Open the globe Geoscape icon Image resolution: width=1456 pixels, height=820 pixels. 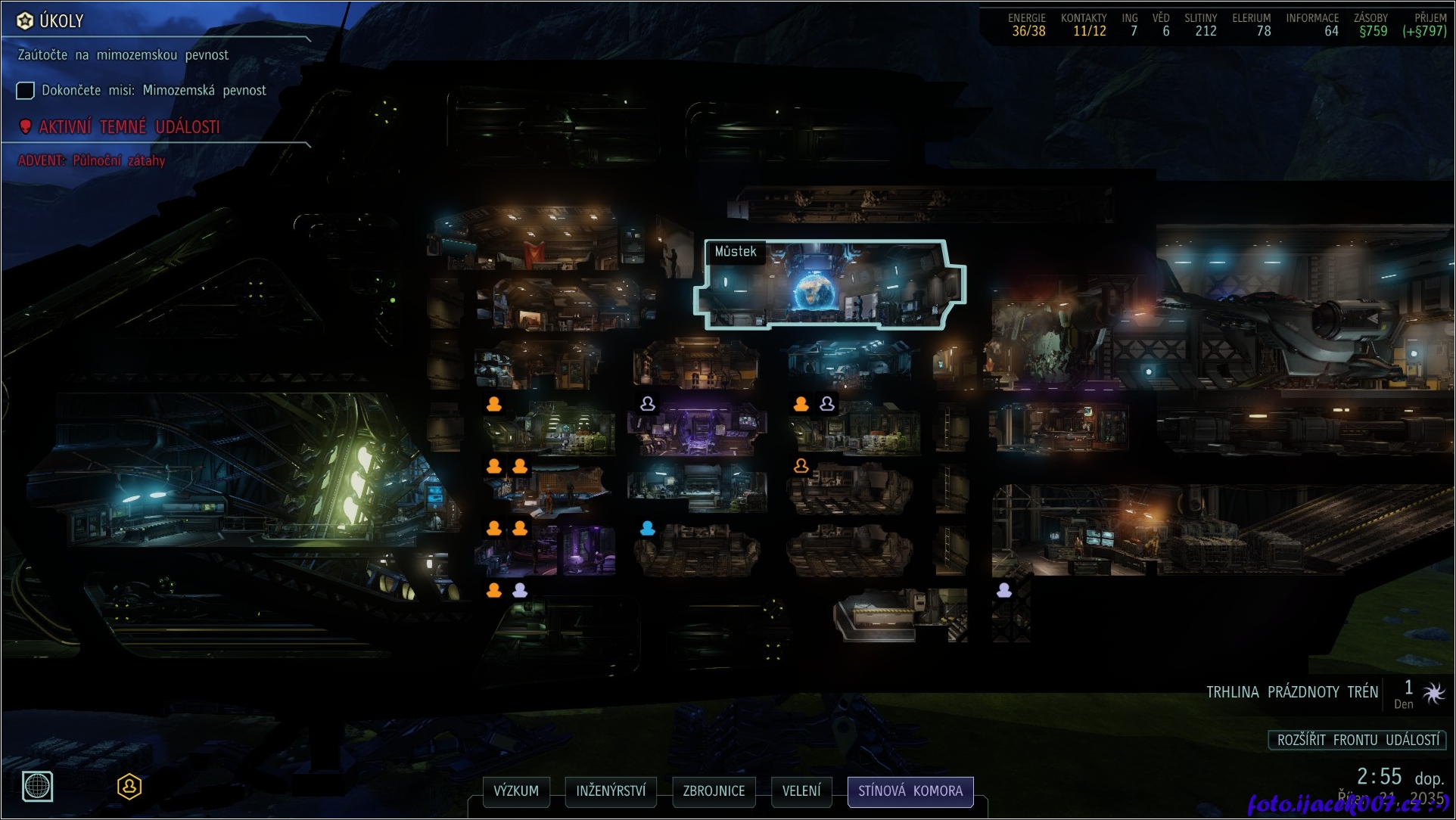tap(37, 787)
